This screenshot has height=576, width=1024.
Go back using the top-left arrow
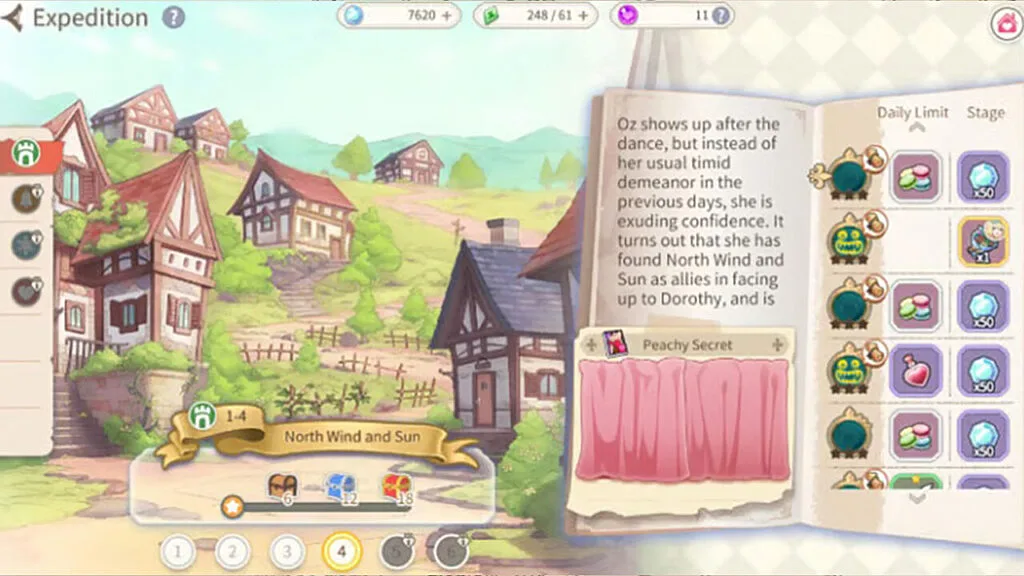tap(12, 18)
